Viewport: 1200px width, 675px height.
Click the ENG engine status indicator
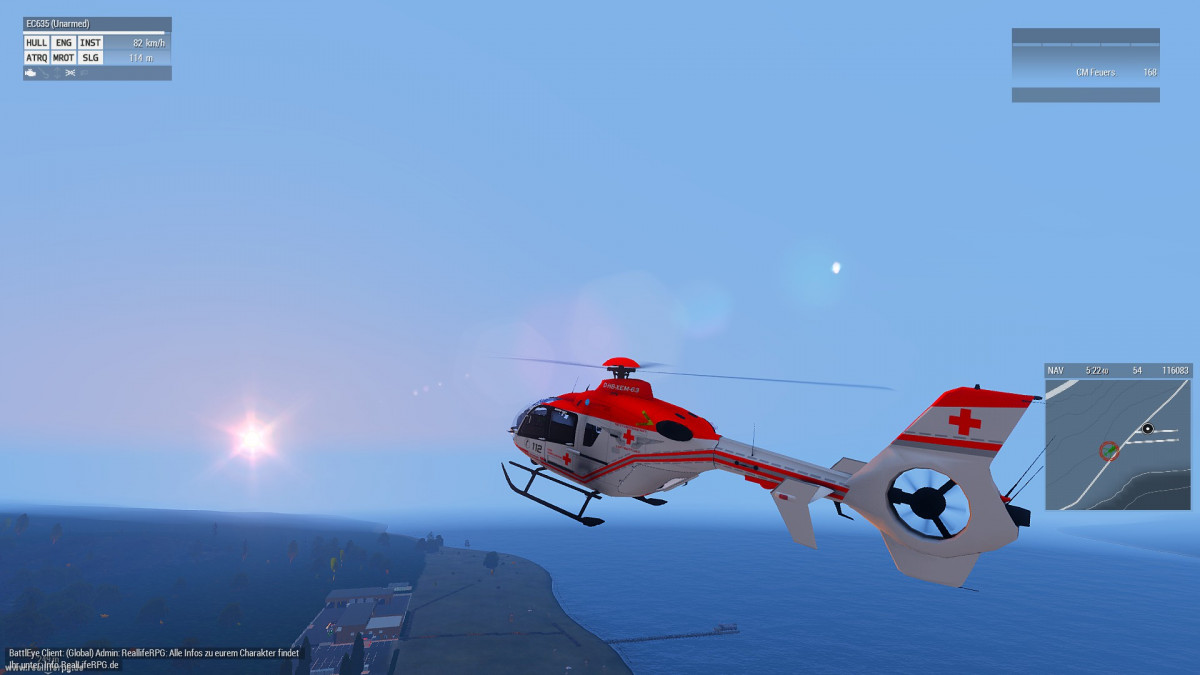(63, 43)
